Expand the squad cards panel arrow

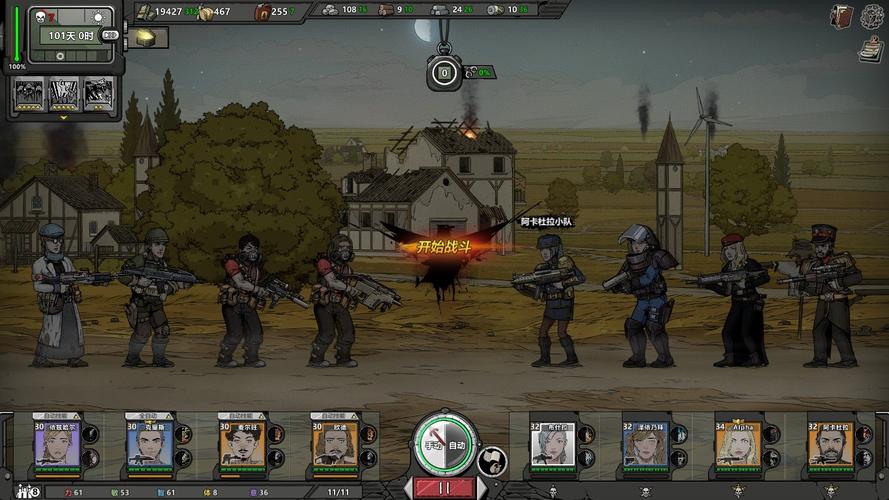tap(64, 117)
